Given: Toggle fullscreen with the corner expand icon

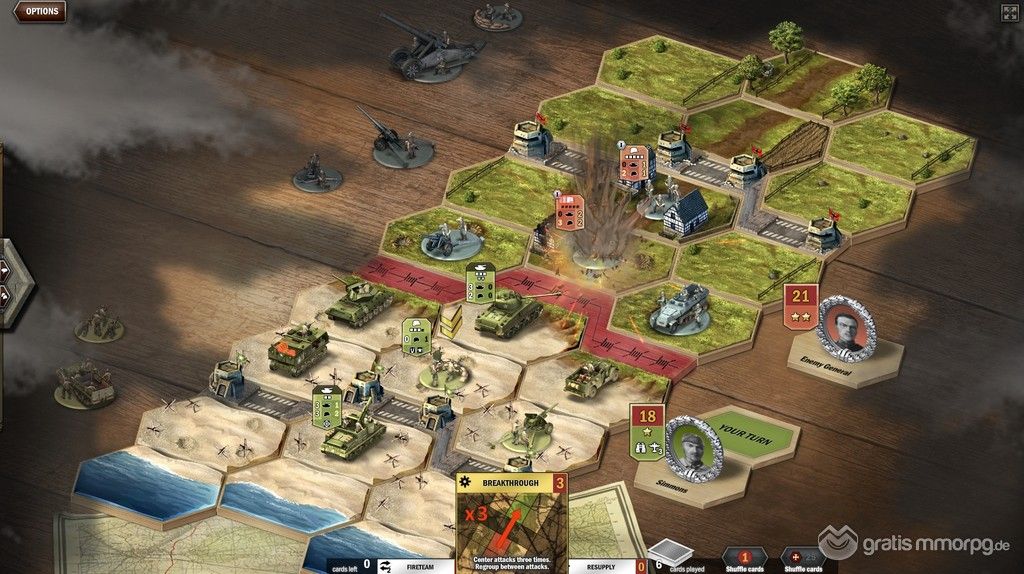Looking at the screenshot, I should tap(1009, 12).
